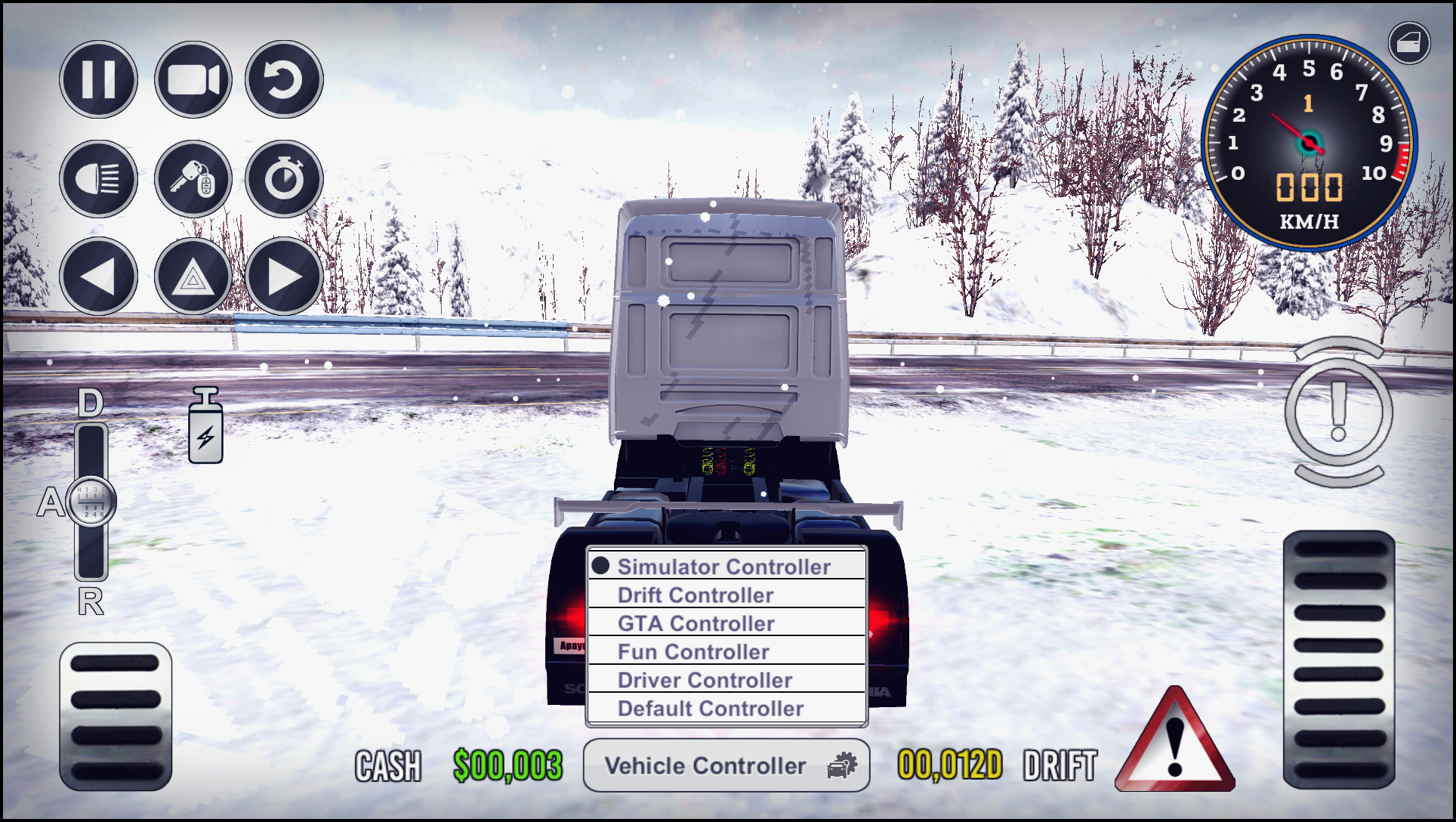Toggle the headlights
Image resolution: width=1456 pixels, height=822 pixels.
(98, 179)
